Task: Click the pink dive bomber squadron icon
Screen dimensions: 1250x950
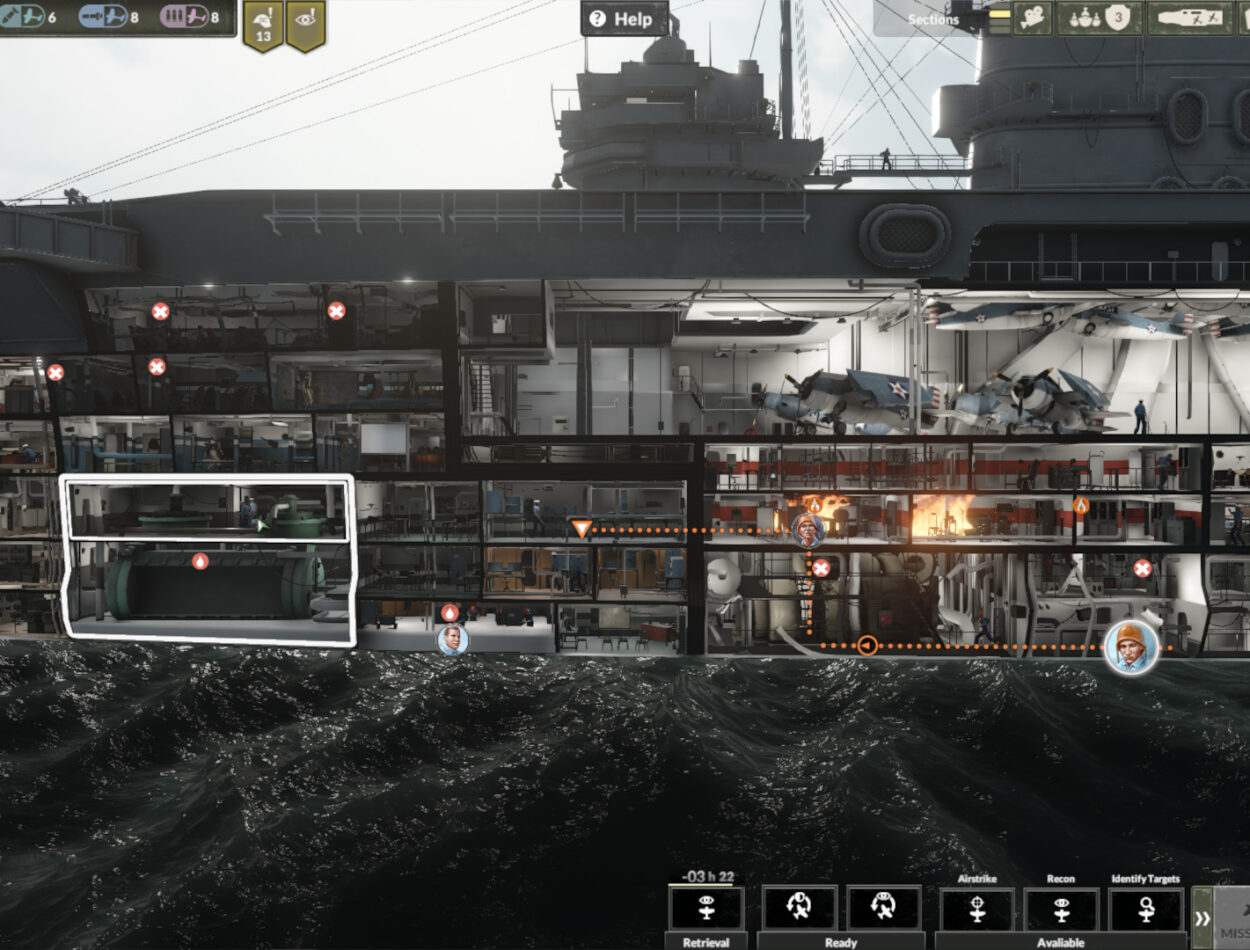Action: (x=189, y=17)
